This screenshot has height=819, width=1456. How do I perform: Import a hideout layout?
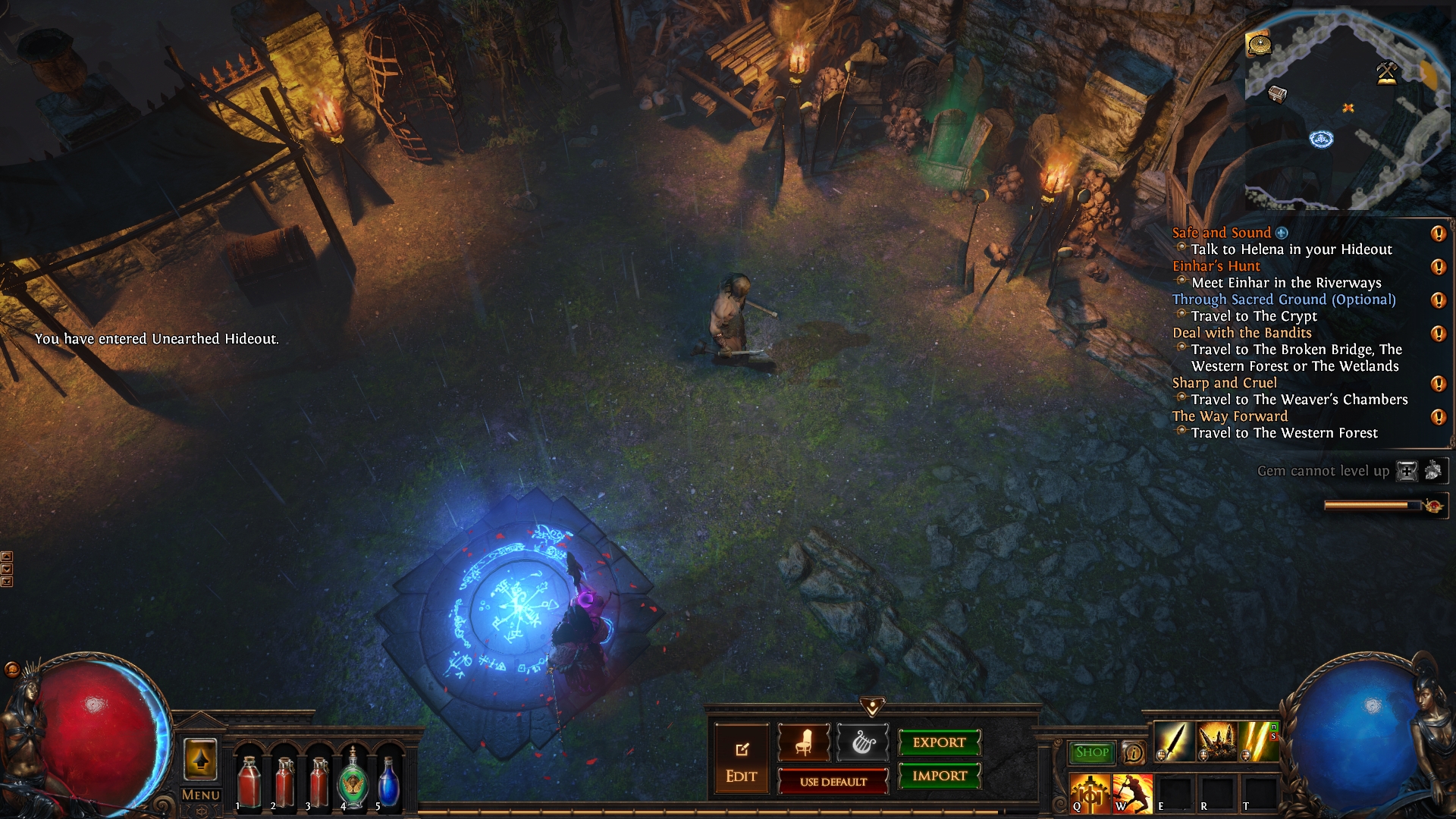point(939,776)
